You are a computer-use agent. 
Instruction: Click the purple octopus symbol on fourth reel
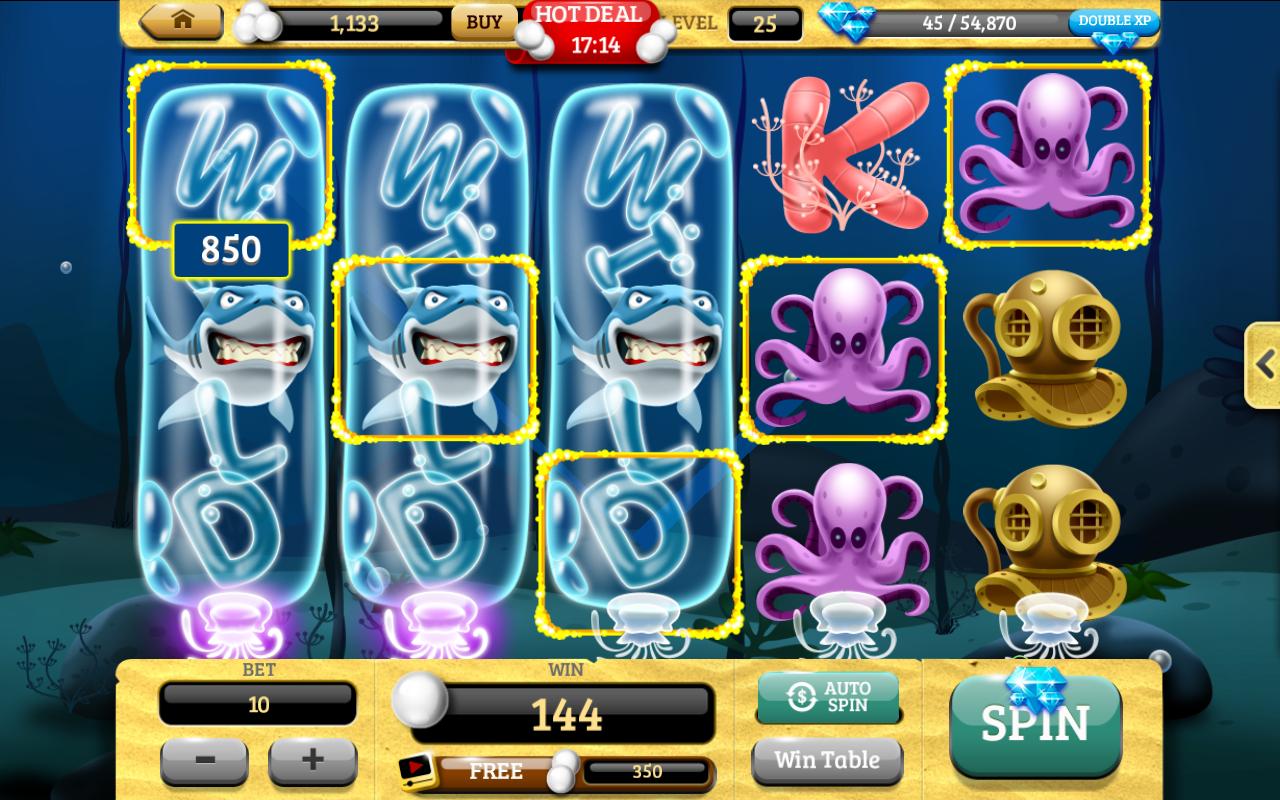pos(843,350)
